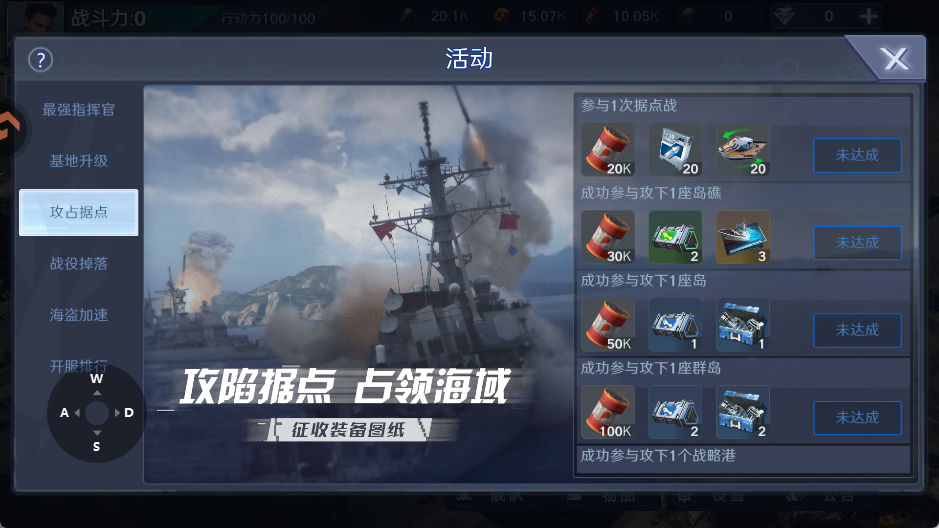This screenshot has width=939, height=528.
Task: Choose the 攻占据点 tab
Action: pyautogui.click(x=78, y=212)
